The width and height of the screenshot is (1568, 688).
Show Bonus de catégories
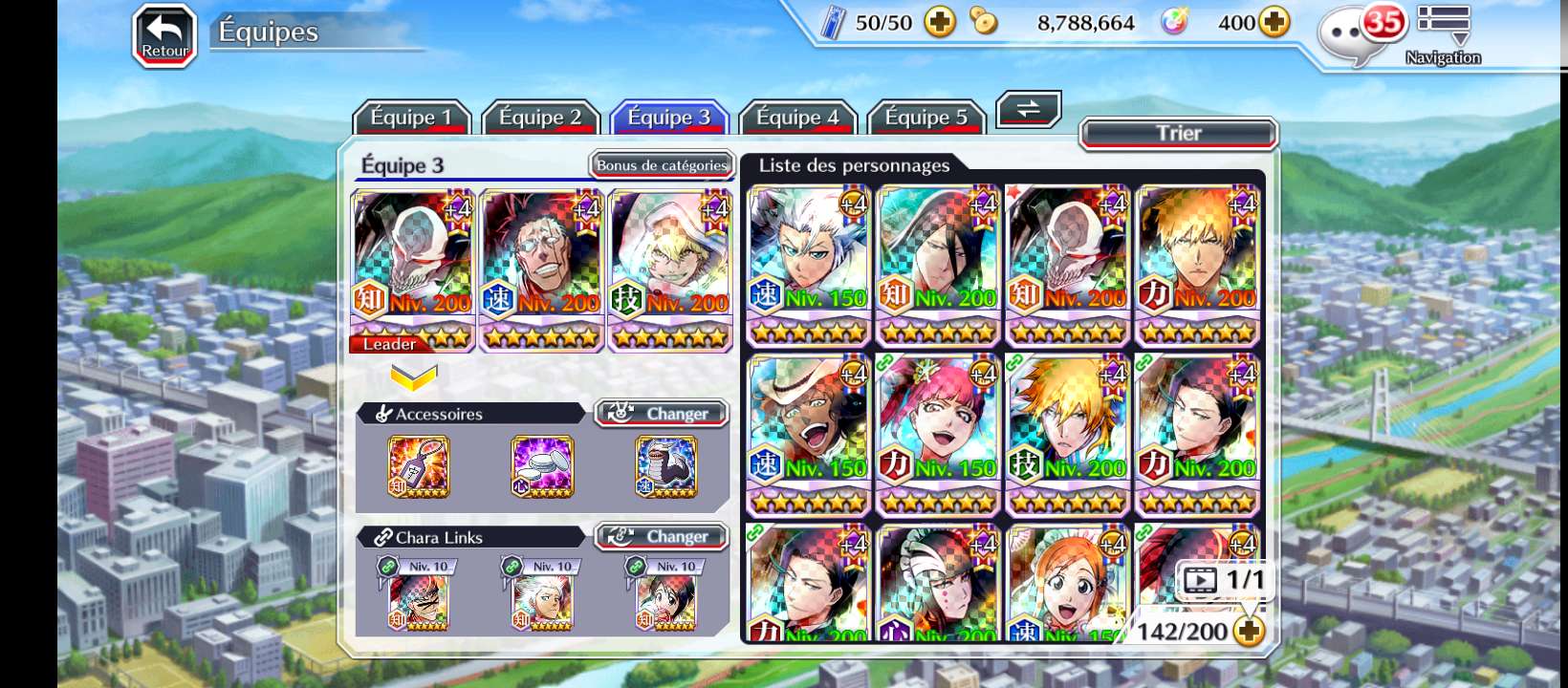point(662,165)
